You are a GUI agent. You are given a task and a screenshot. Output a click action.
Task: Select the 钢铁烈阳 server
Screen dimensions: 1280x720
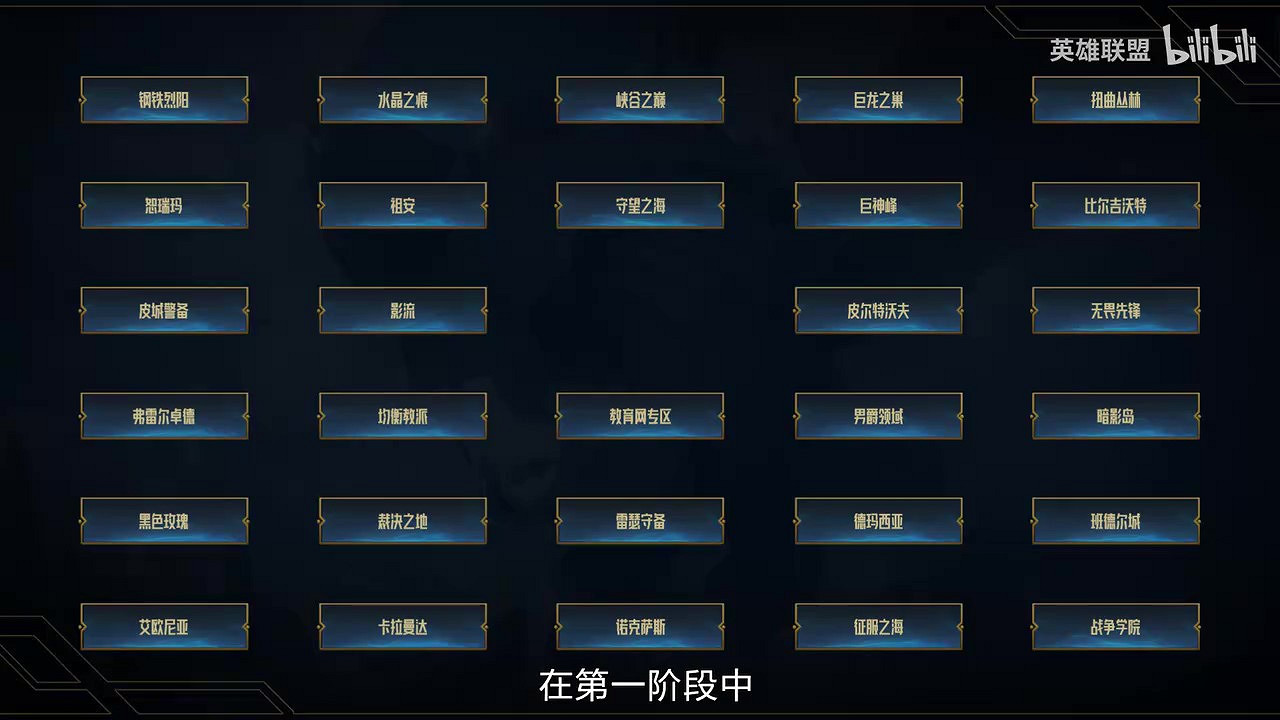point(164,100)
